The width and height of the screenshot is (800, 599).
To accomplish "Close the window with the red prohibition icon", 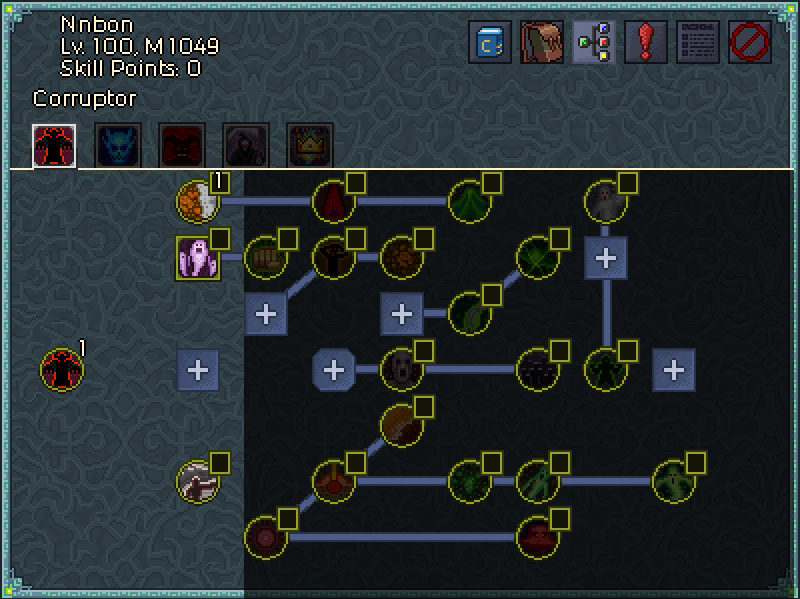I will click(750, 43).
